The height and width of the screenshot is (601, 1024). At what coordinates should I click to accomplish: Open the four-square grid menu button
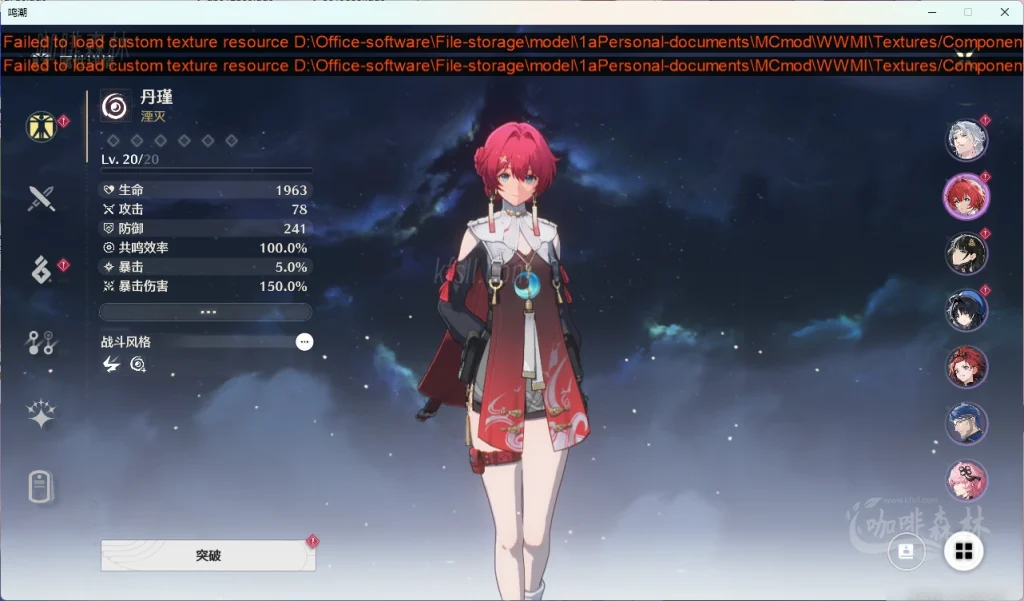(x=964, y=551)
